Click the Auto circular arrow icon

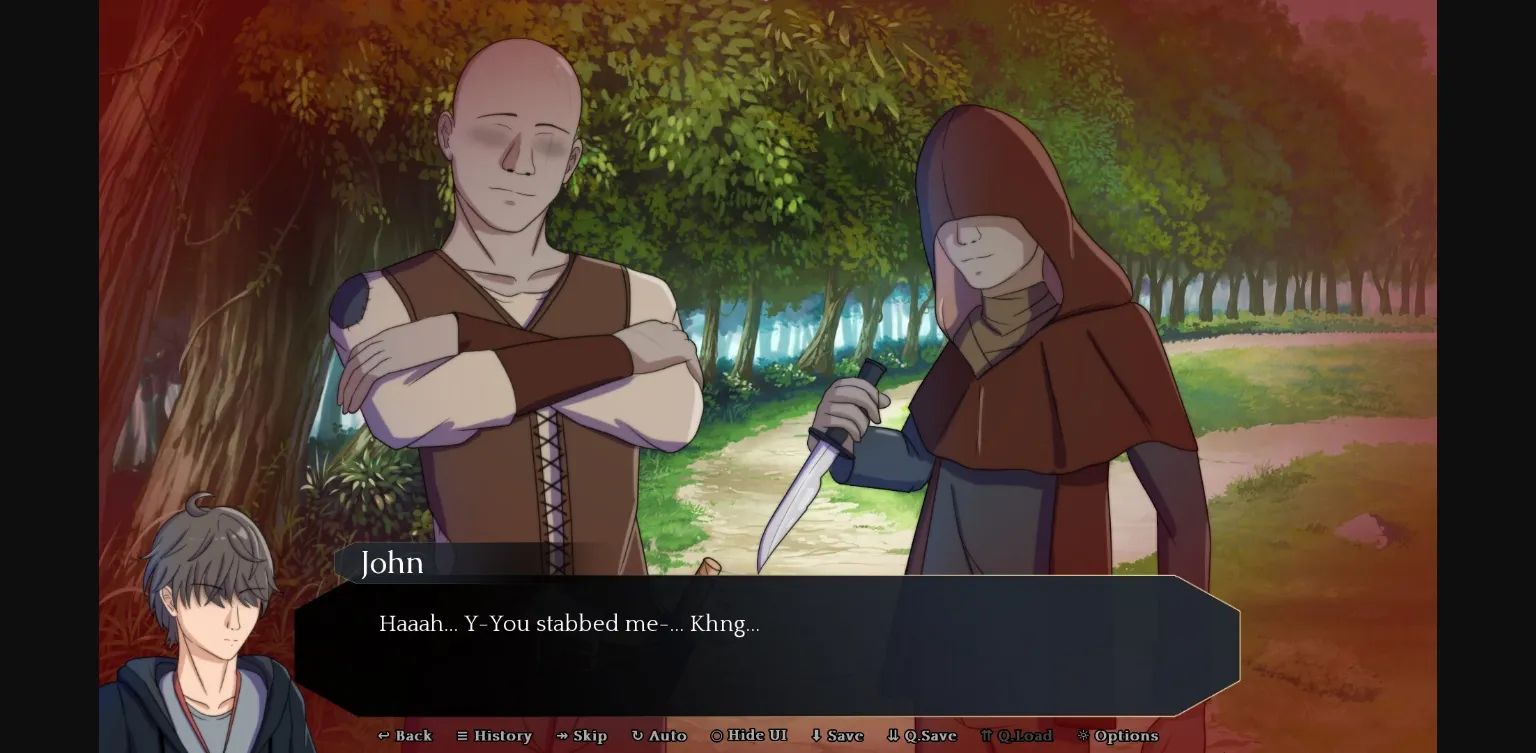(640, 736)
